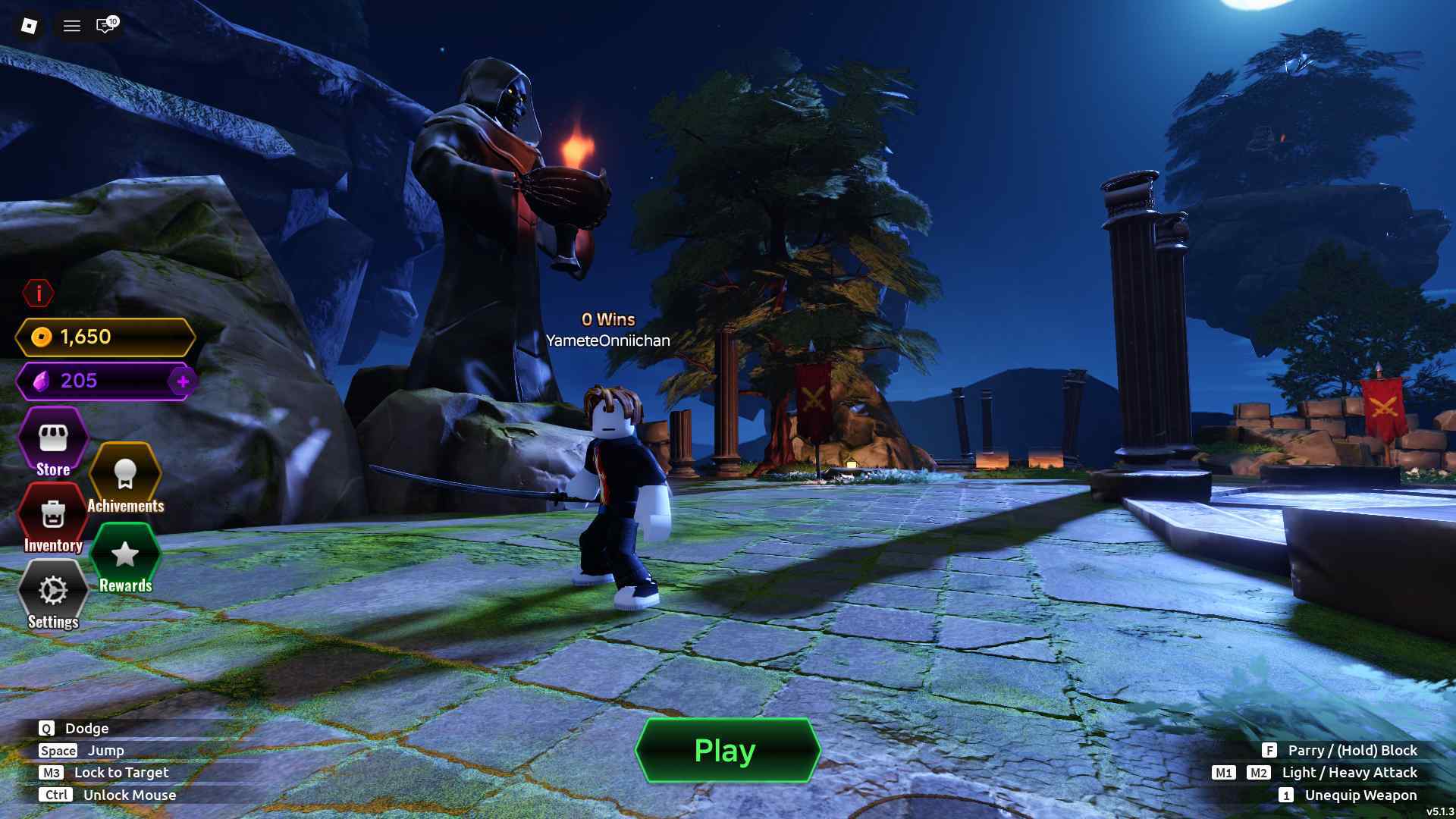Viewport: 1456px width, 819px height.
Task: Click the Lock to Target hint
Action: [x=104, y=772]
